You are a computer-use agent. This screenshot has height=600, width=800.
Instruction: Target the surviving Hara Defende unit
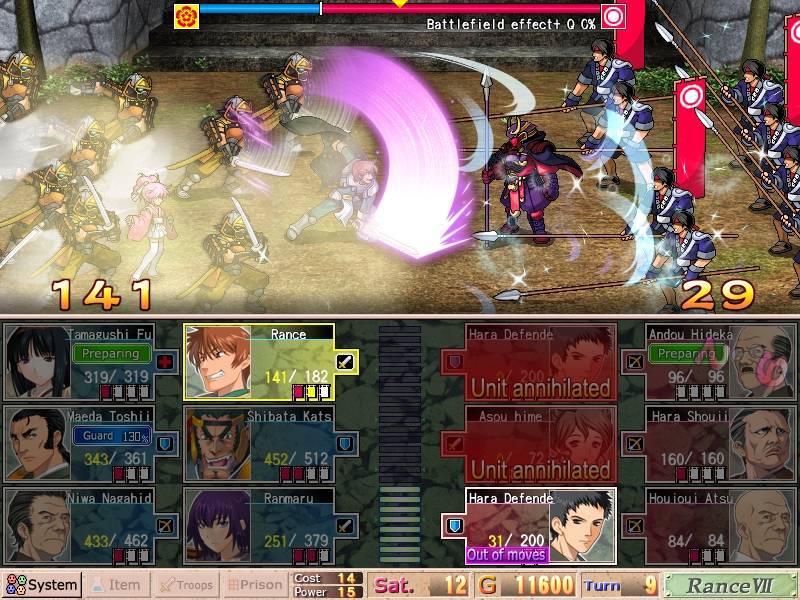[x=540, y=526]
